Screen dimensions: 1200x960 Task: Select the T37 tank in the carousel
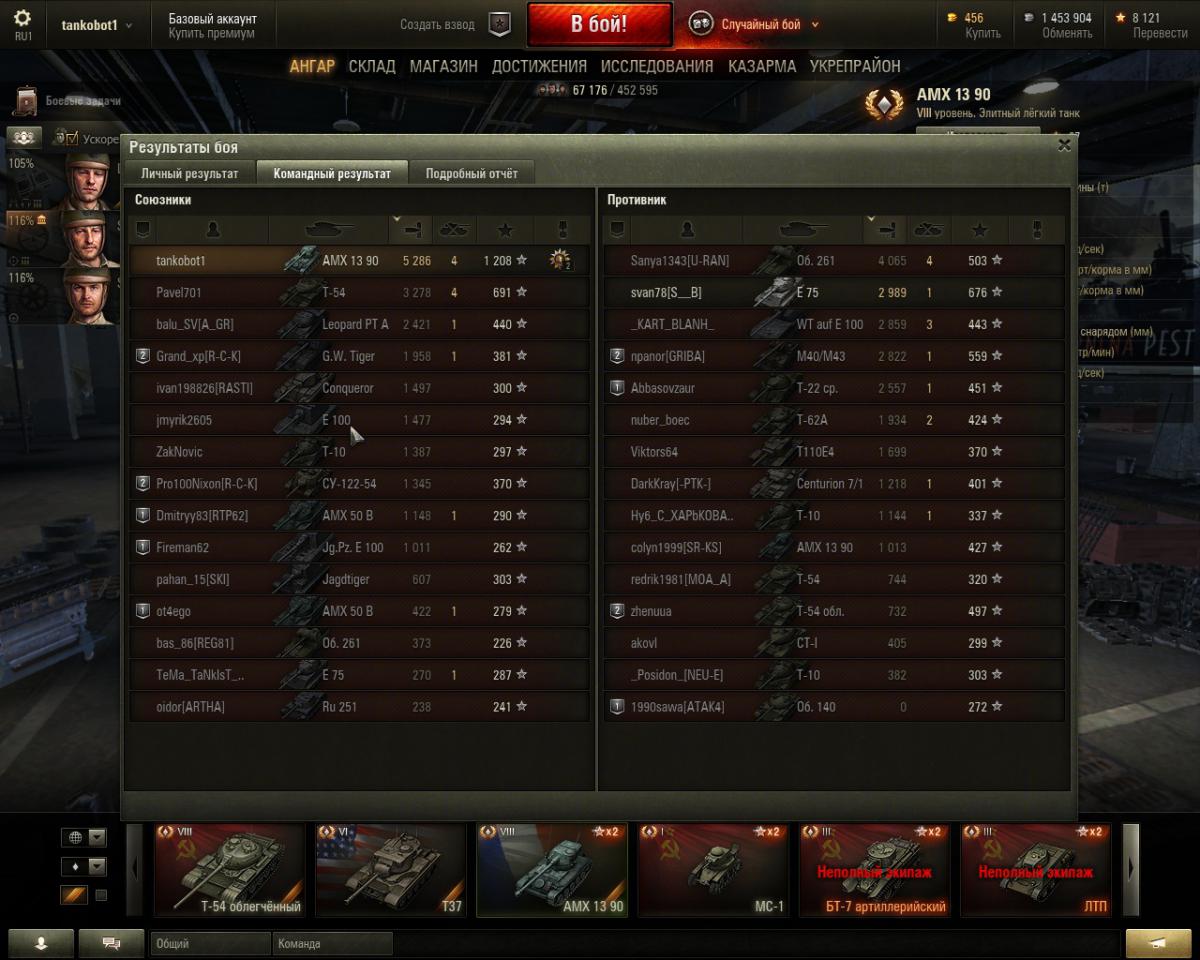coord(391,869)
